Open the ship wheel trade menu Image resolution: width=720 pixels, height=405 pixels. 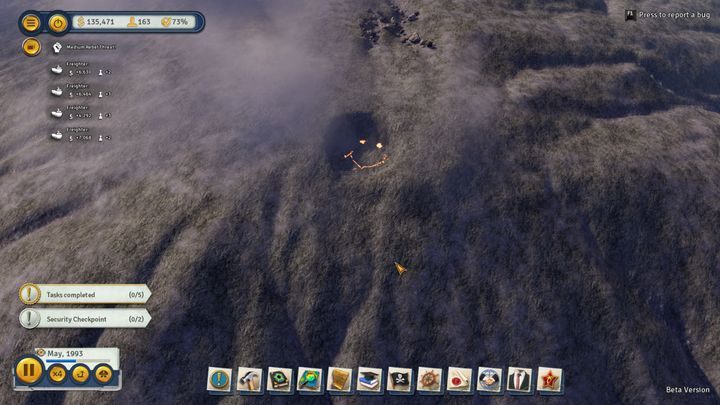click(430, 379)
